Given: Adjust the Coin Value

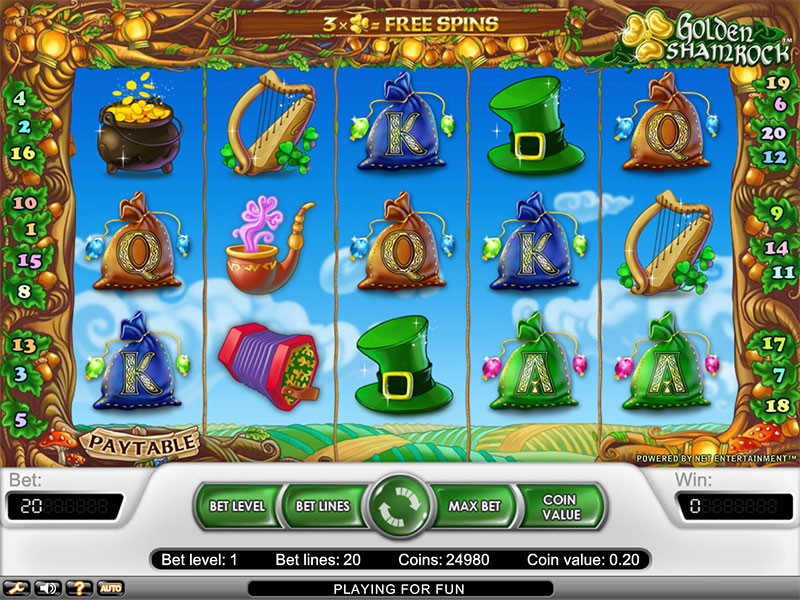Looking at the screenshot, I should click(561, 506).
